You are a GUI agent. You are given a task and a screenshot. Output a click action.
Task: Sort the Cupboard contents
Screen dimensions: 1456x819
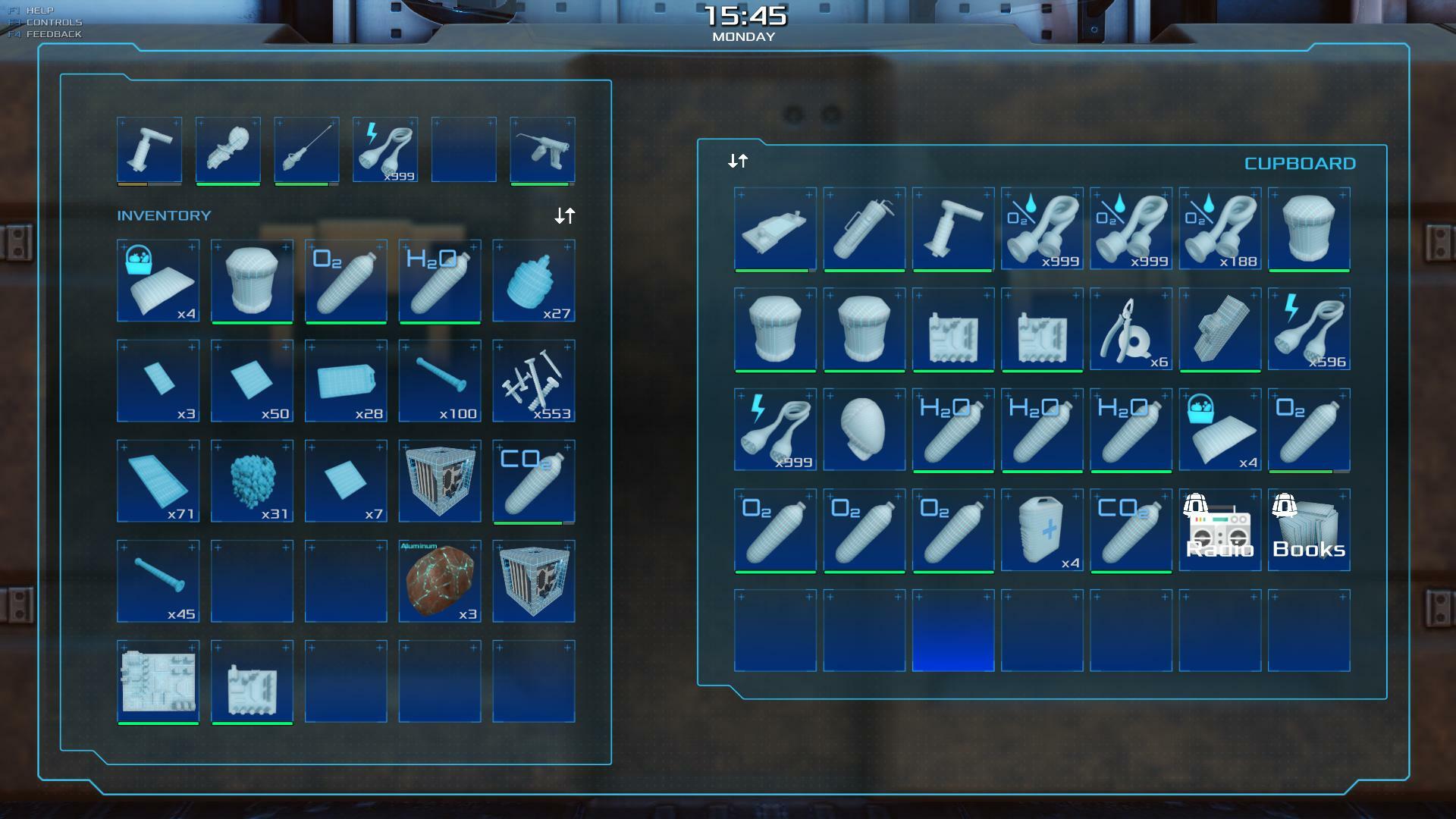(x=738, y=161)
